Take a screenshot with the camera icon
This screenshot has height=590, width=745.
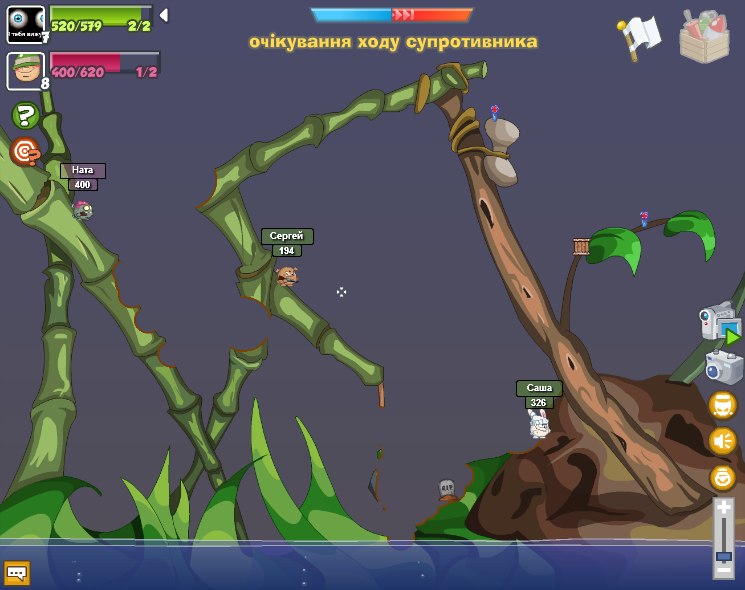tap(723, 367)
